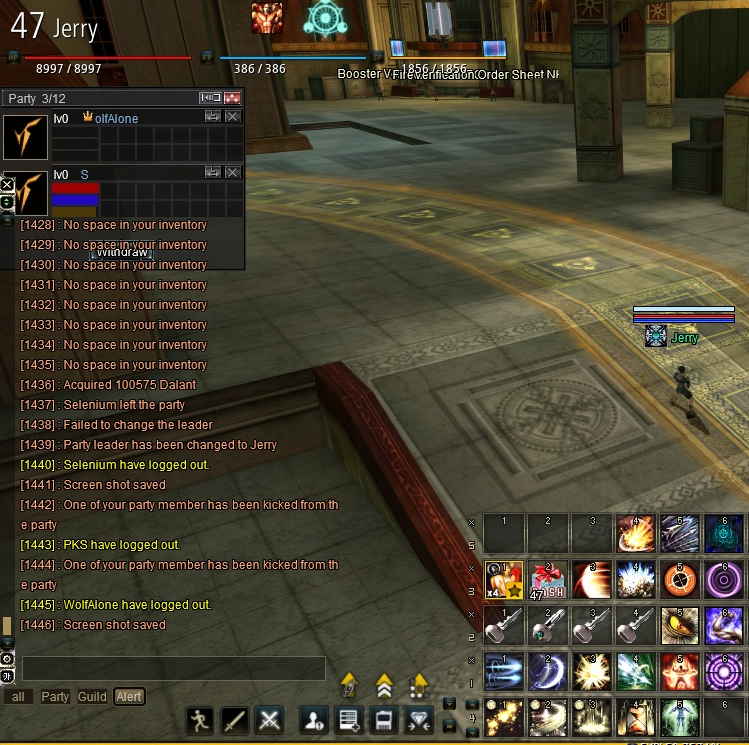Activate the yellow beast eye skill
This screenshot has width=749, height=745.
click(x=680, y=626)
